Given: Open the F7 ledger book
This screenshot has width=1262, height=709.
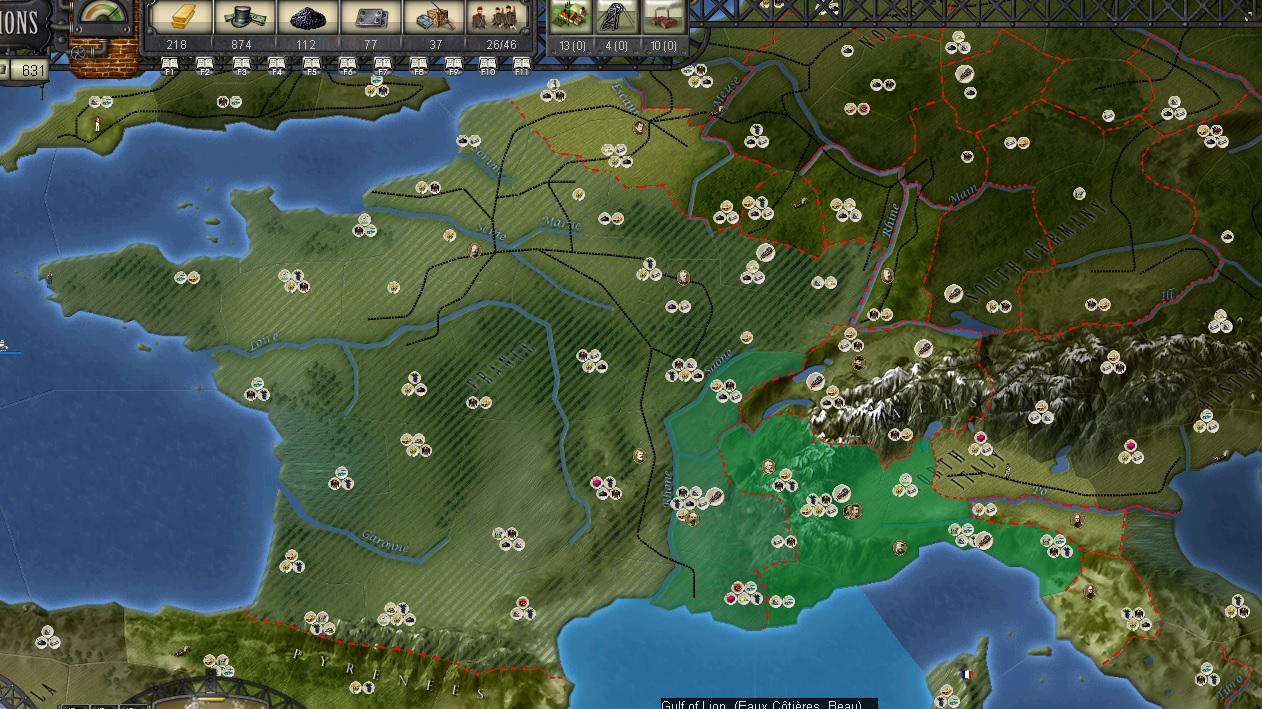Looking at the screenshot, I should tap(383, 65).
